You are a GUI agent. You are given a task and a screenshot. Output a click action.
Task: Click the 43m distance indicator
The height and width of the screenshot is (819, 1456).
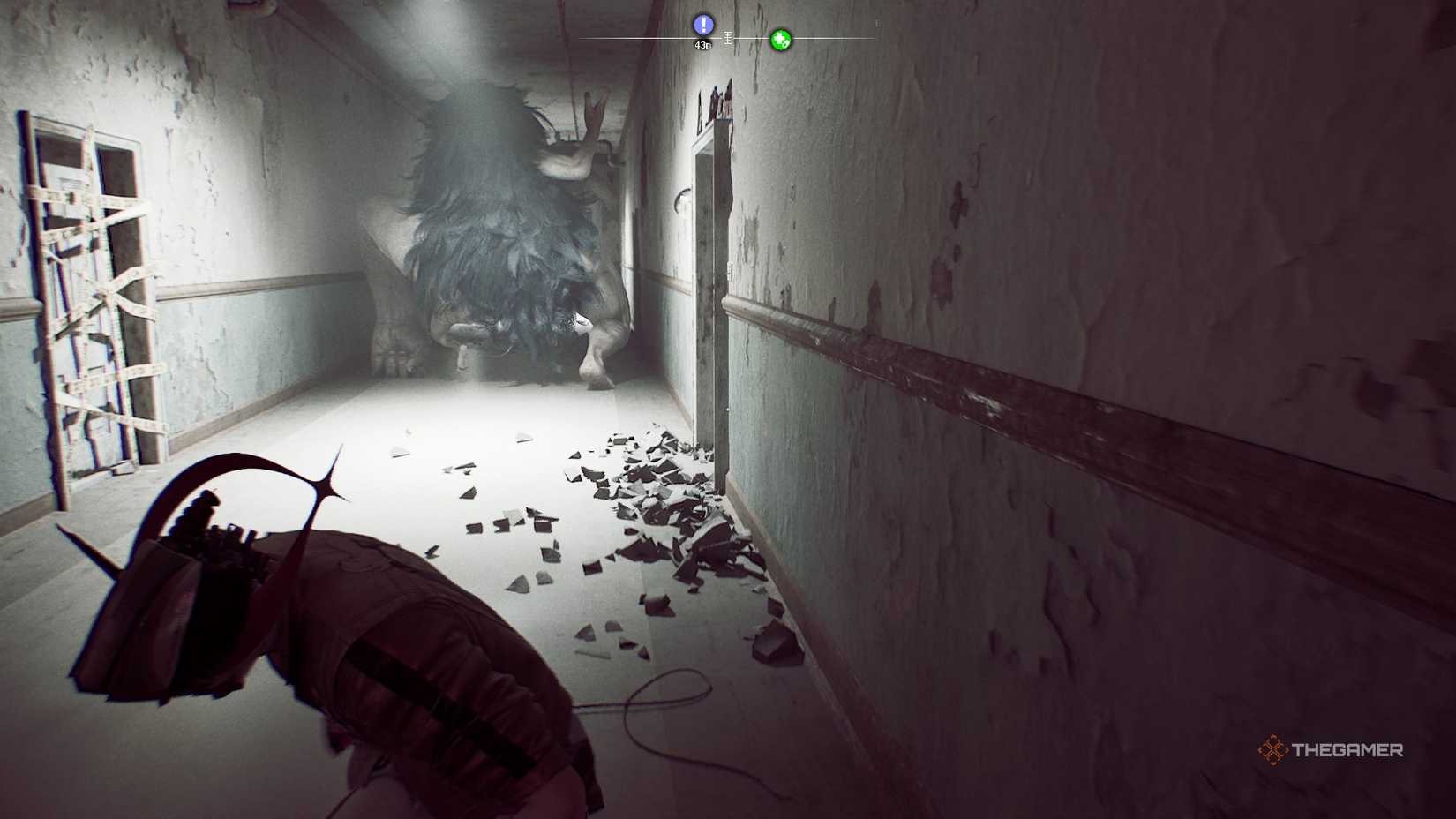tap(703, 44)
